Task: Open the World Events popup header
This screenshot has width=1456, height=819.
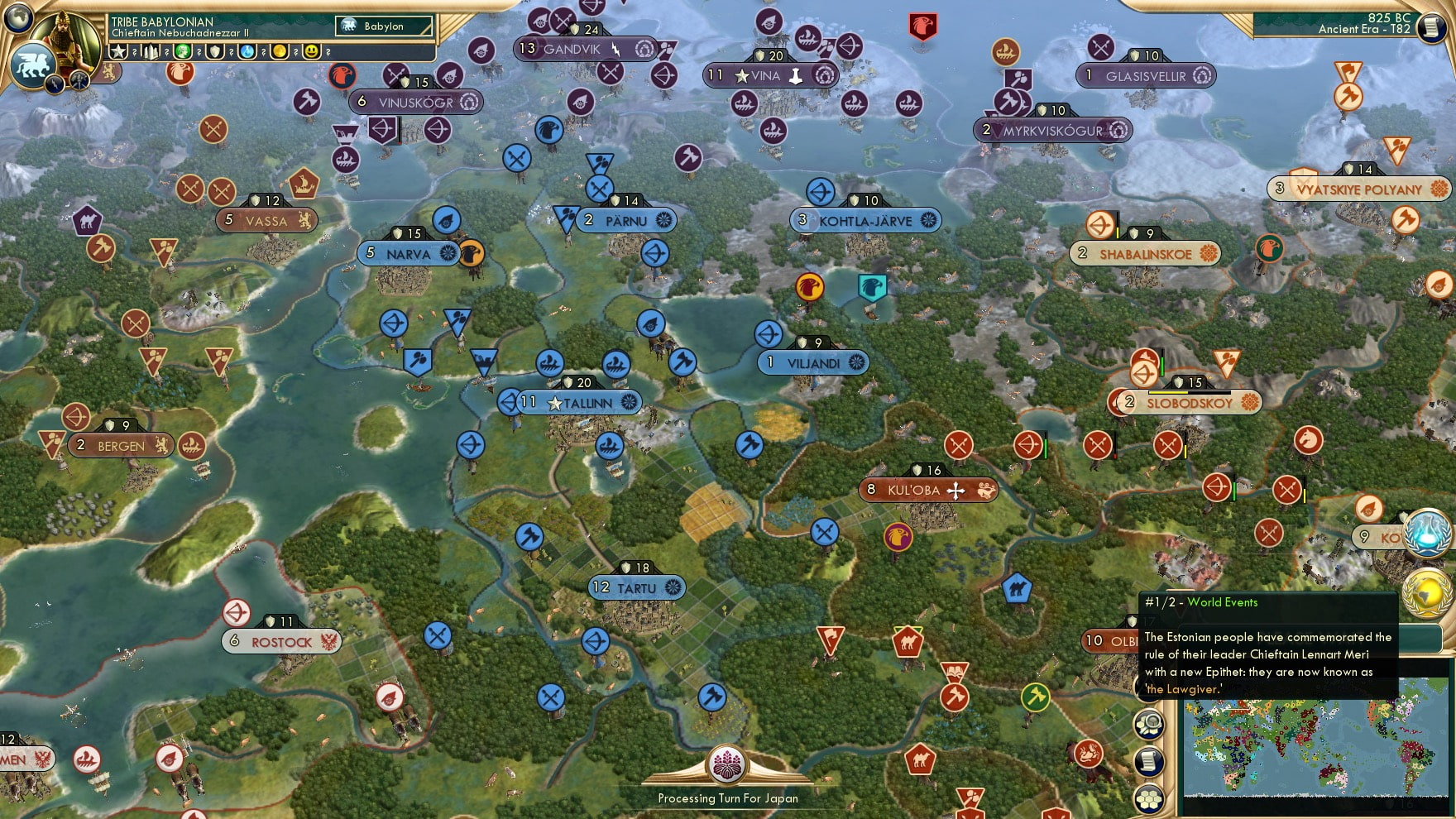Action: (x=1200, y=601)
